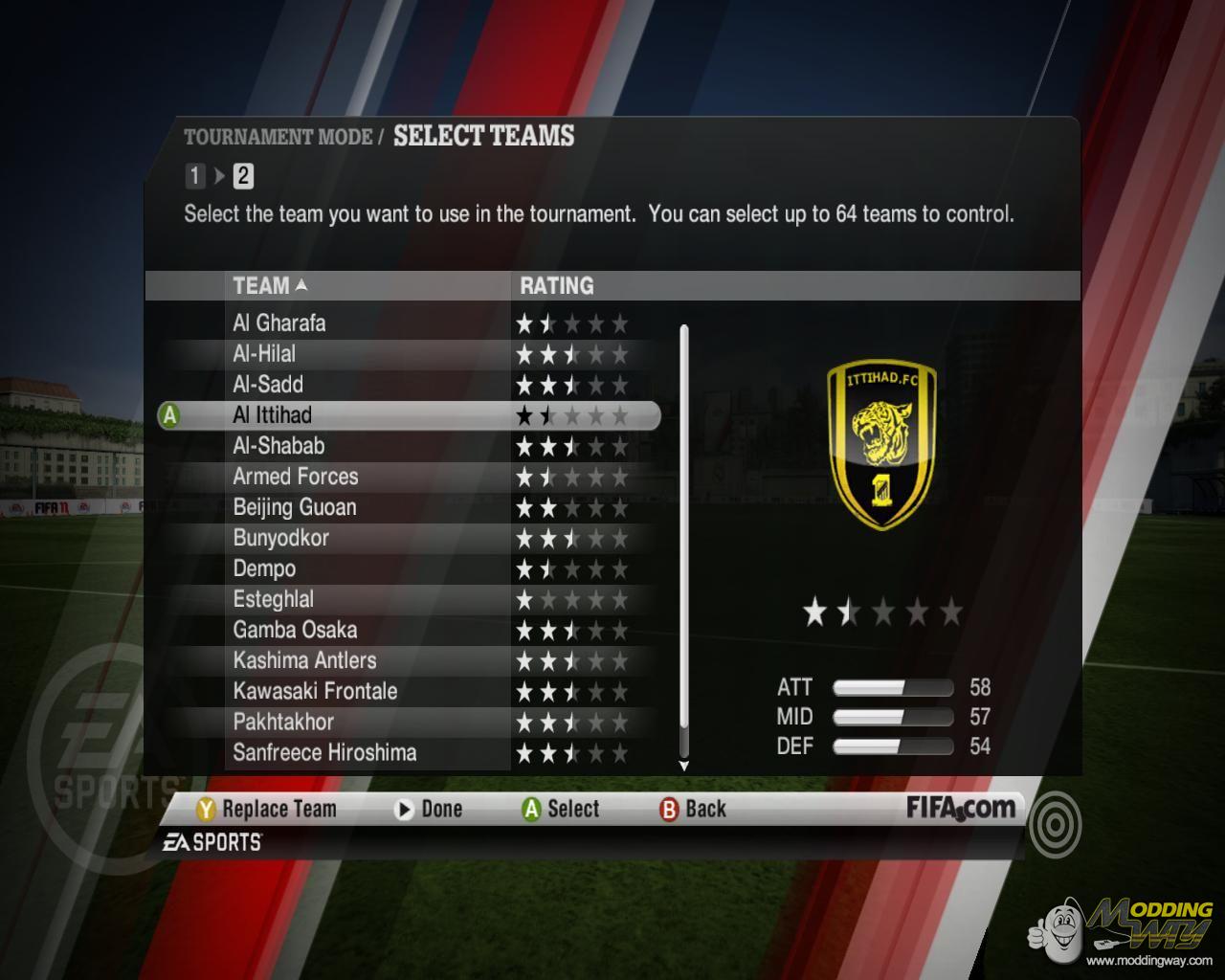Pick Beijing Guoan as your team

pyautogui.click(x=295, y=507)
